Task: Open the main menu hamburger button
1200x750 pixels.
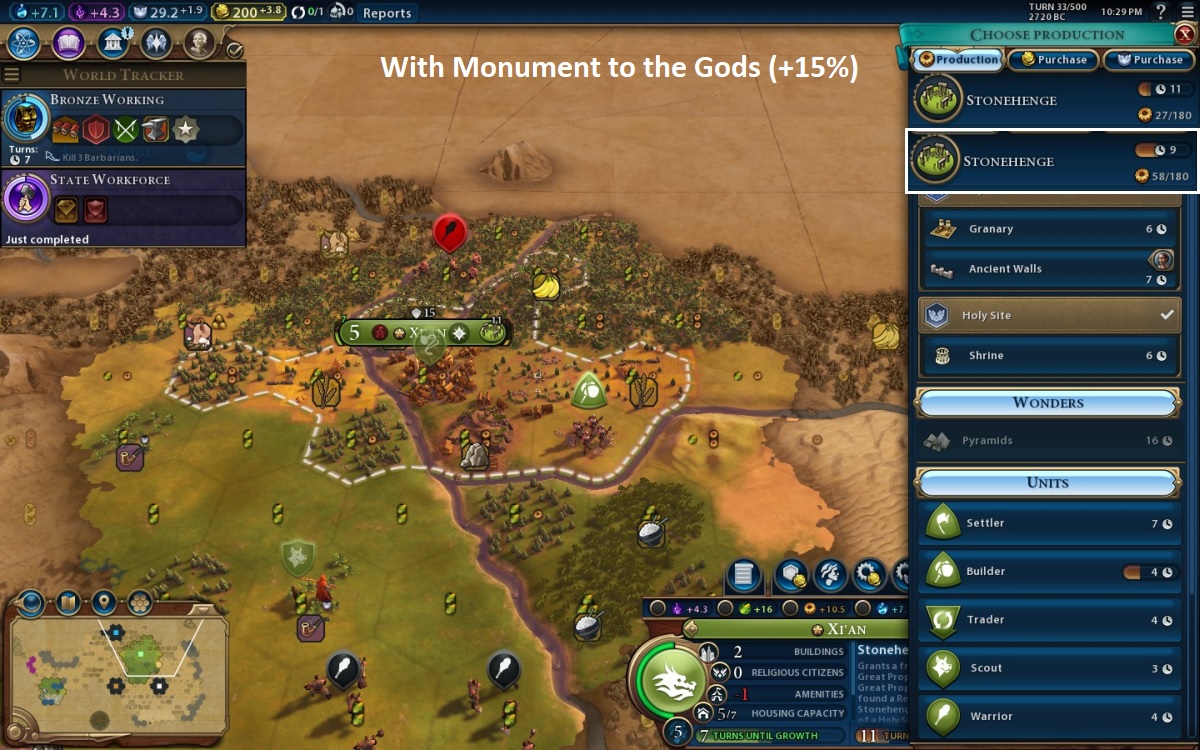Action: [x=1187, y=12]
